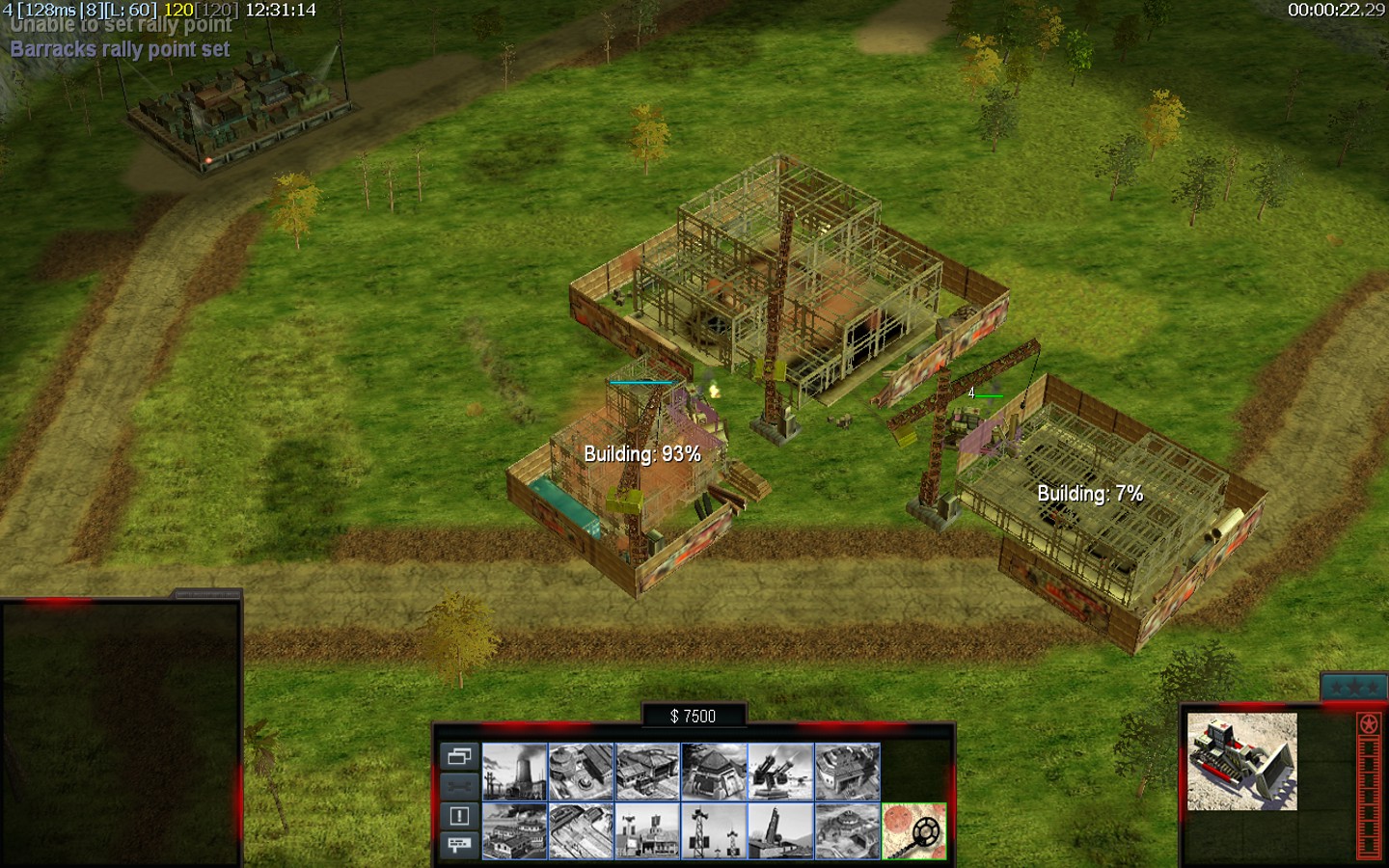Choose the Barracks build icon
The height and width of the screenshot is (868, 1389).
581,772
